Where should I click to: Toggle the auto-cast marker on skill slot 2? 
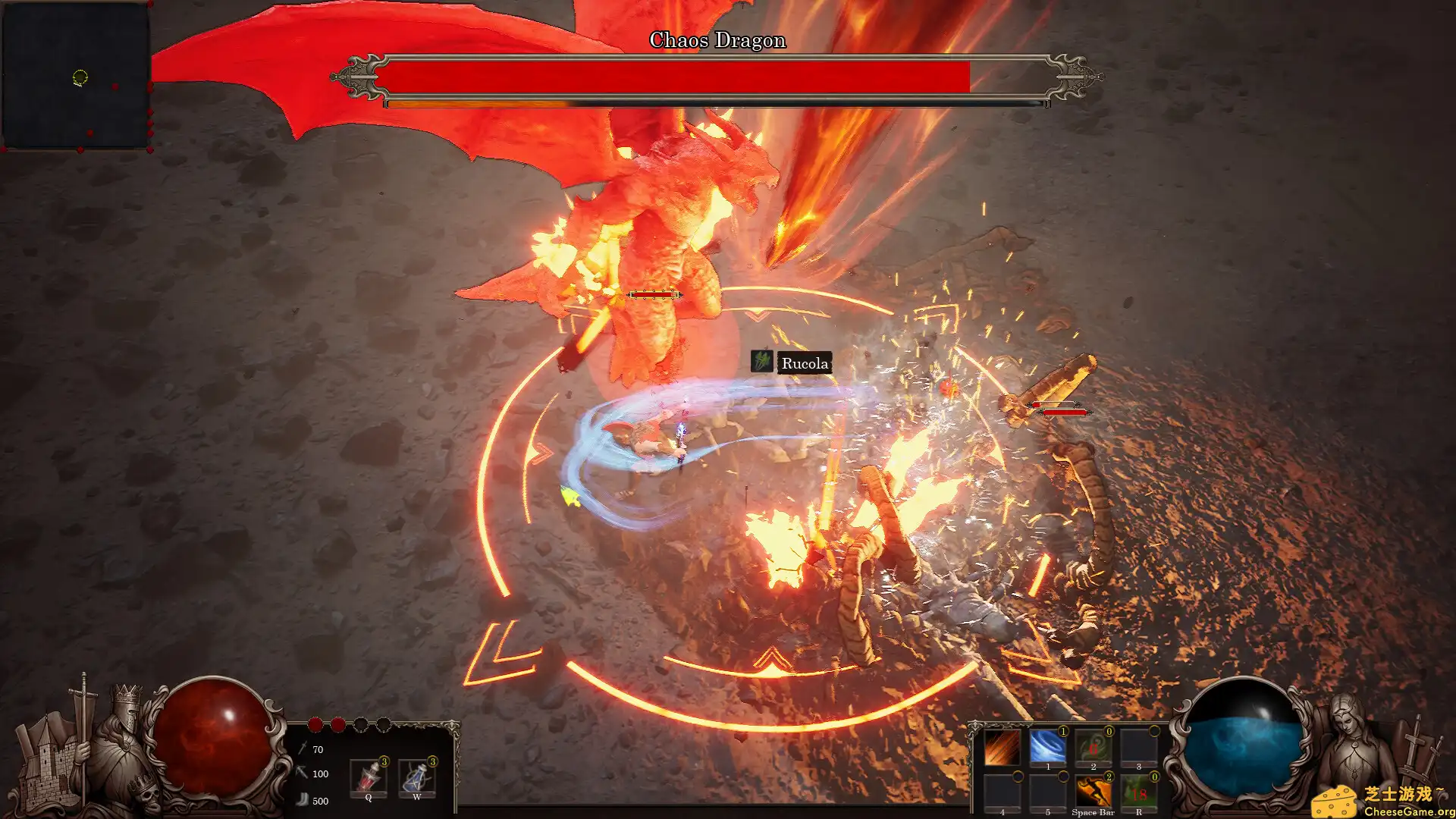click(1109, 732)
